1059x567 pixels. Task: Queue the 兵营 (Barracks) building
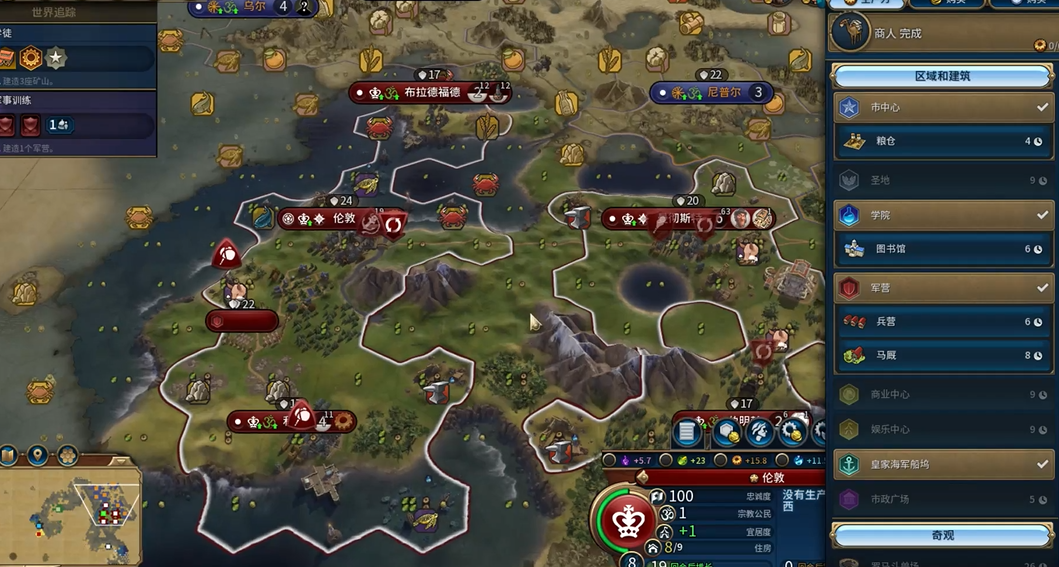click(942, 322)
